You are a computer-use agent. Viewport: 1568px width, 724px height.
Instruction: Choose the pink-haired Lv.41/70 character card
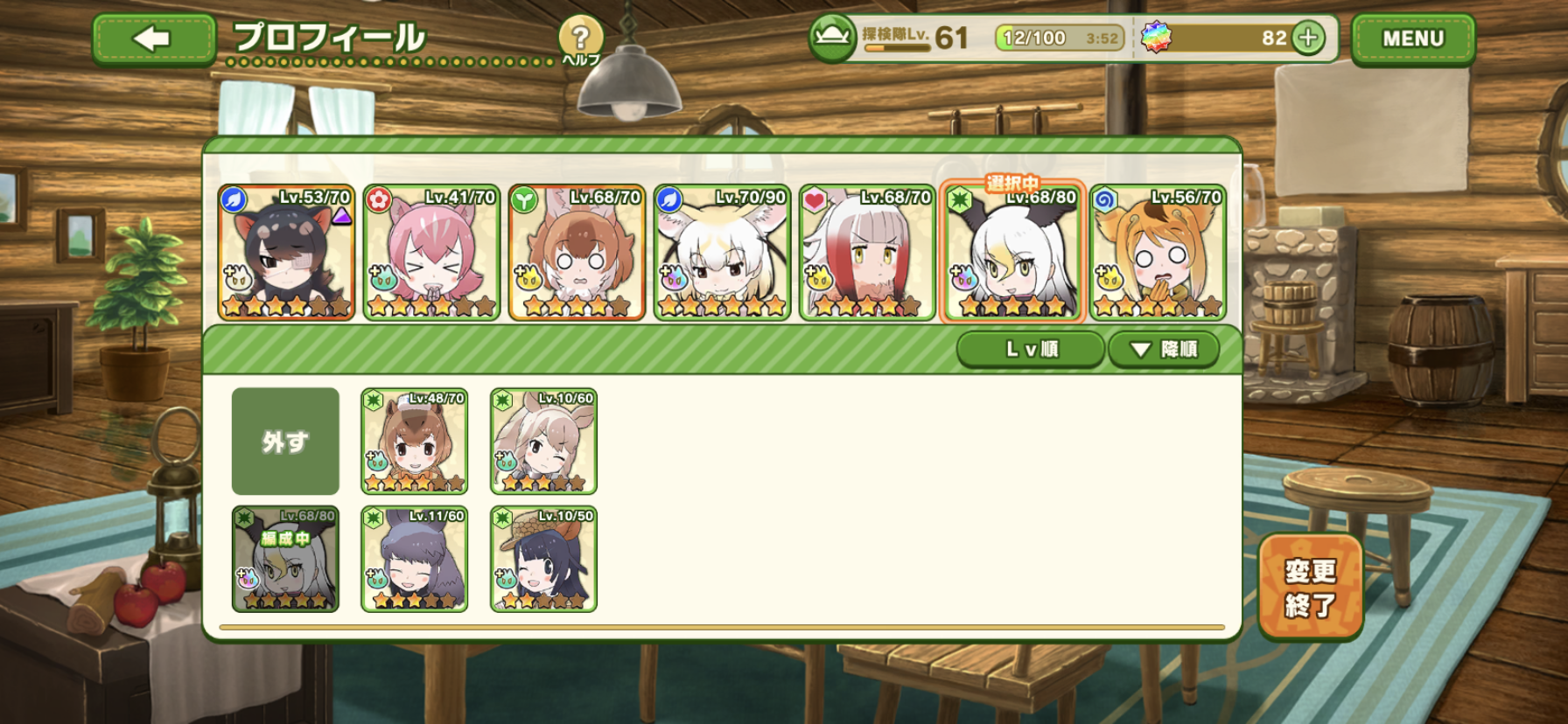tap(431, 253)
